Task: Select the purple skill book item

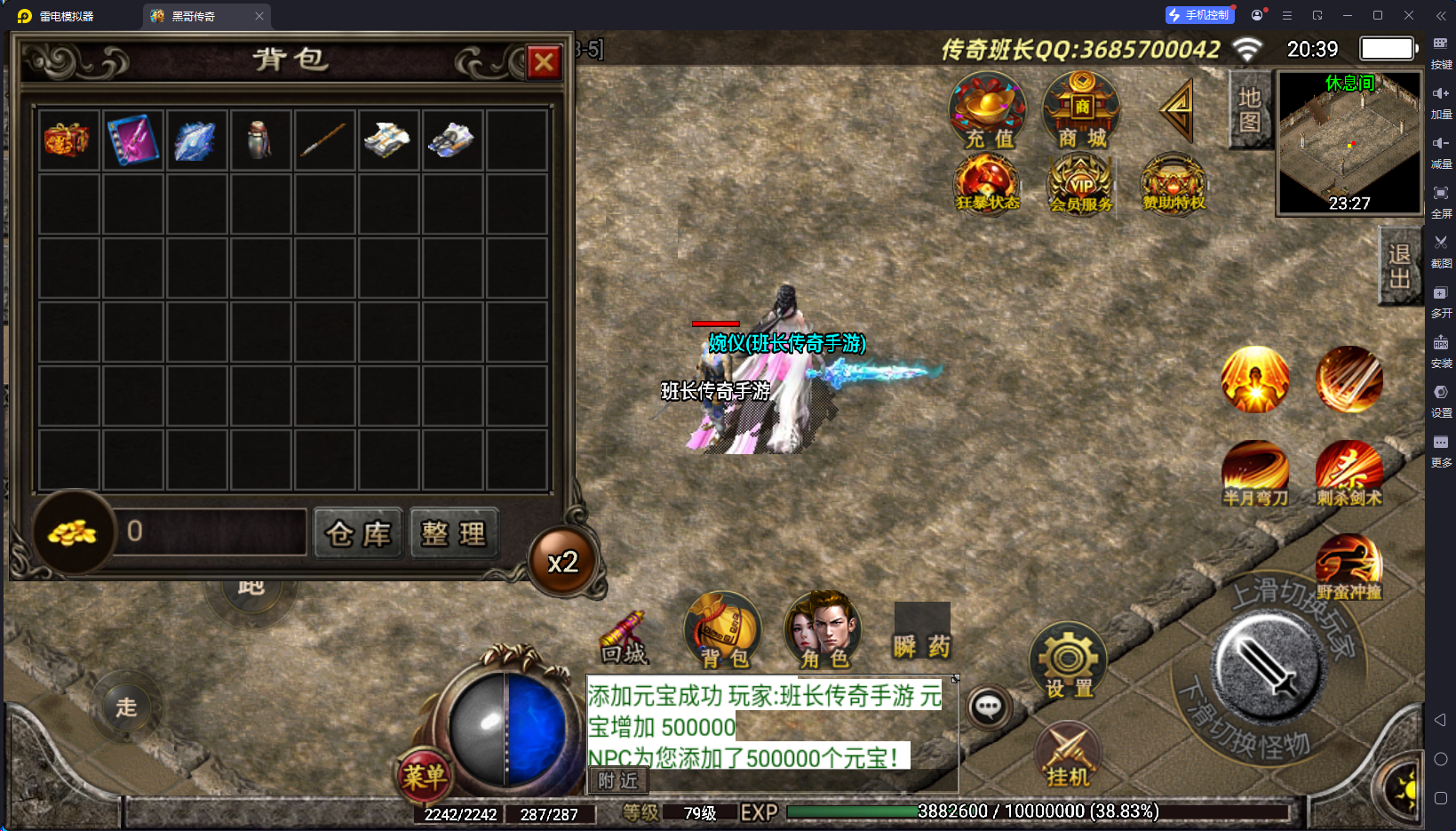Action: click(133, 140)
